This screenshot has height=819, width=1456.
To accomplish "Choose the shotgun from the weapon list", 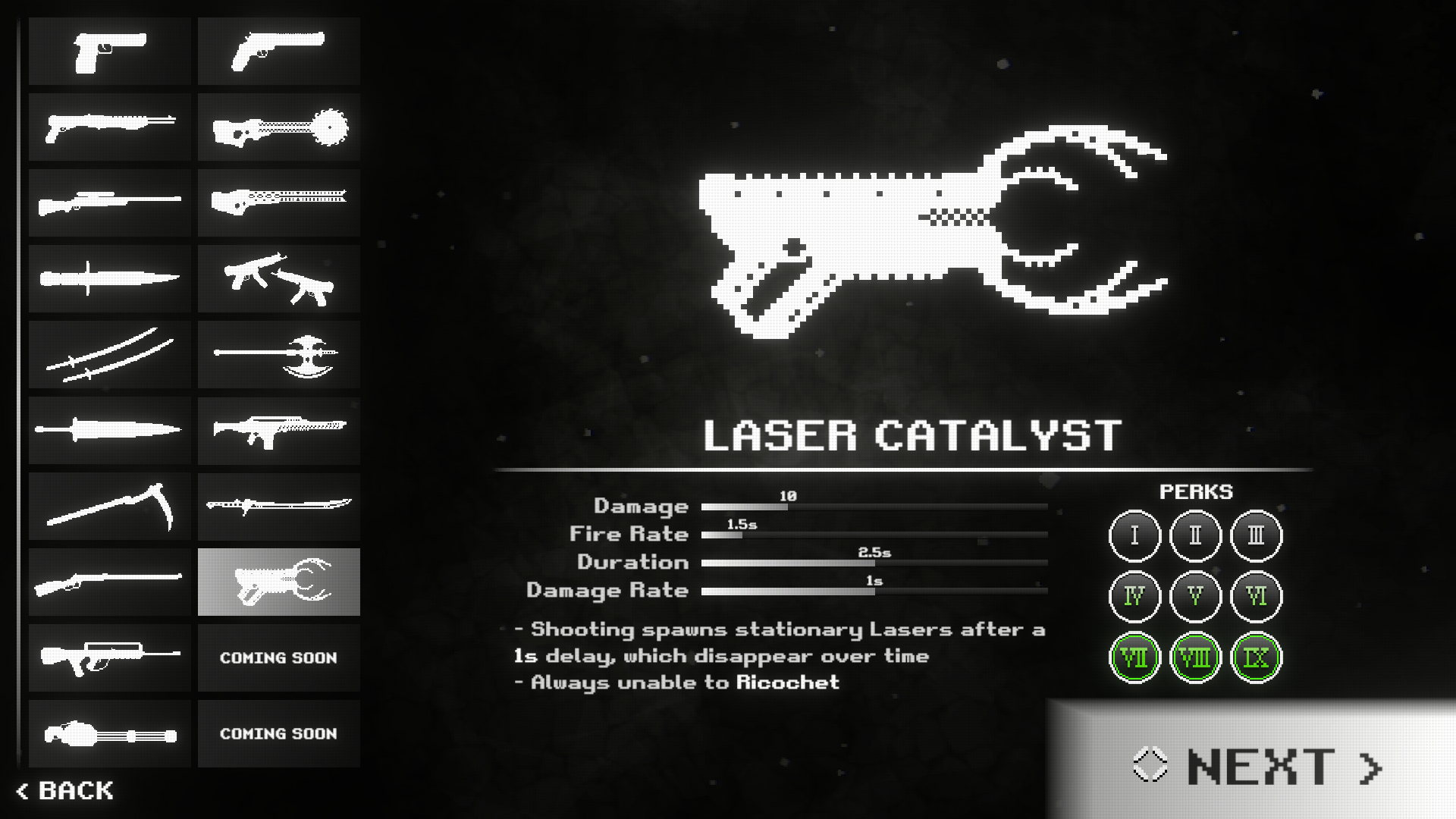I will (x=109, y=127).
